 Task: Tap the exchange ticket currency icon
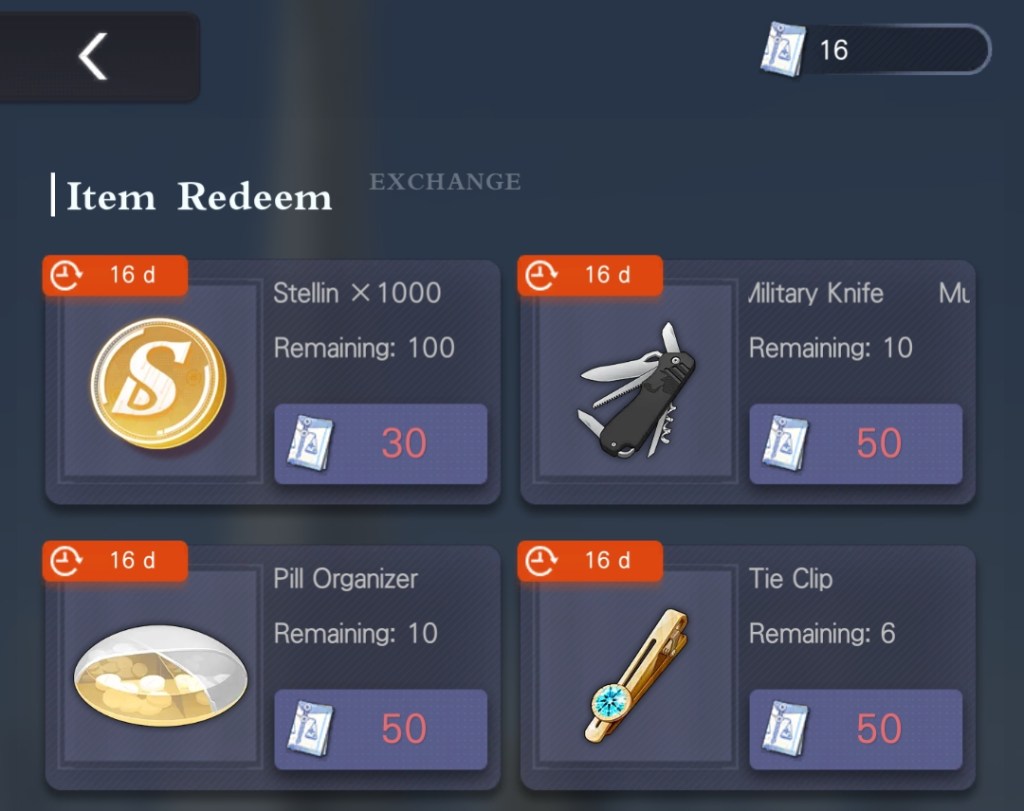coord(783,50)
